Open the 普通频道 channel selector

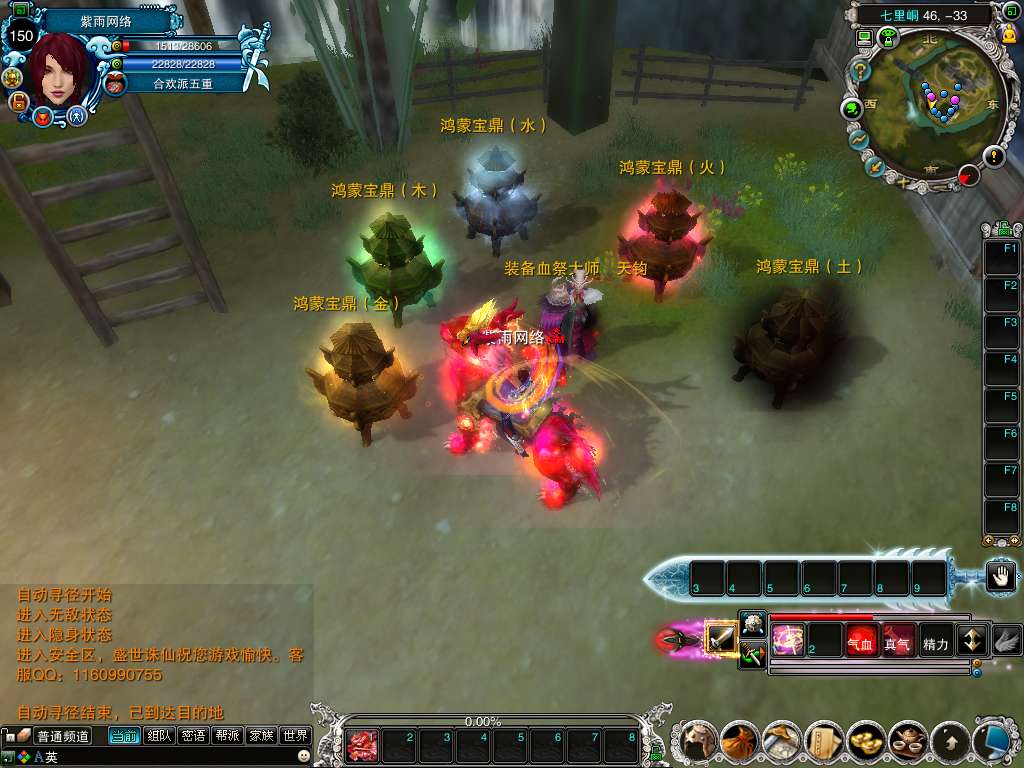(x=62, y=736)
